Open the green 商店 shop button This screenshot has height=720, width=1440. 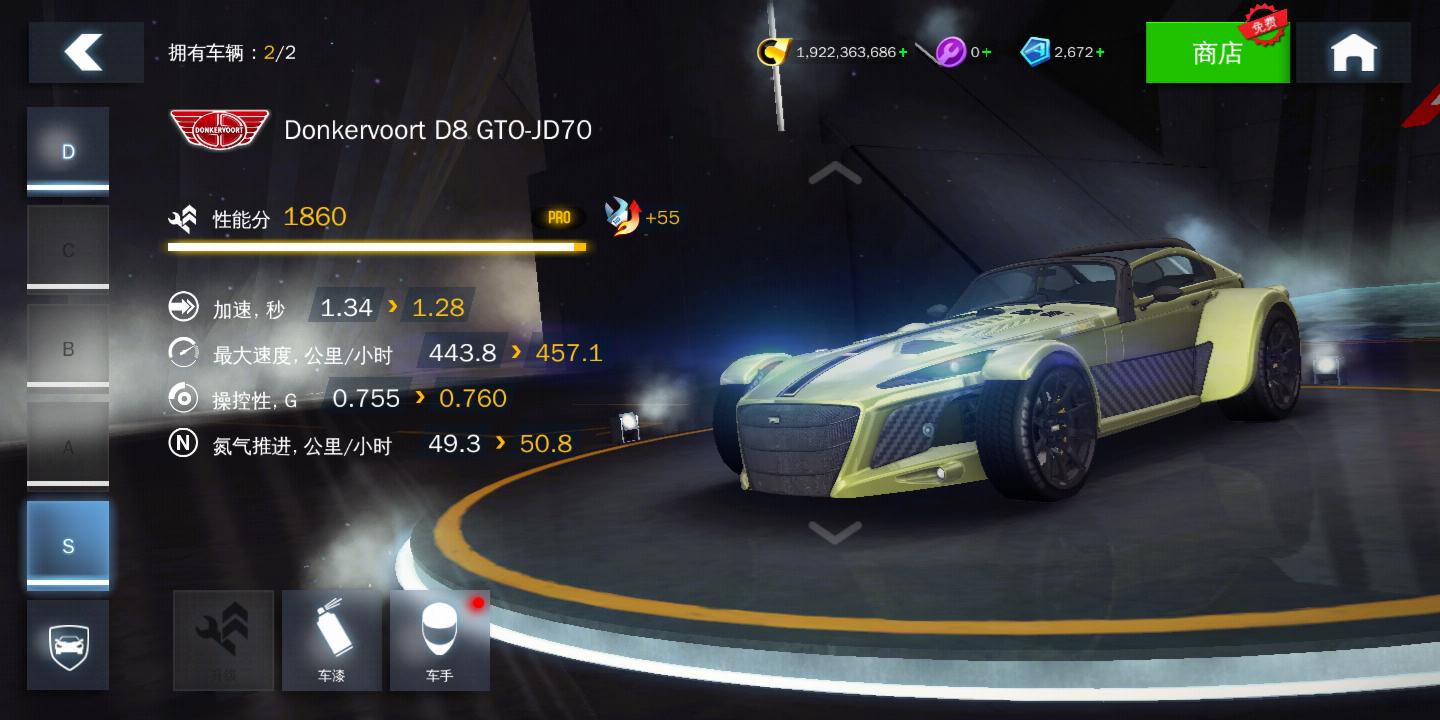(1217, 53)
